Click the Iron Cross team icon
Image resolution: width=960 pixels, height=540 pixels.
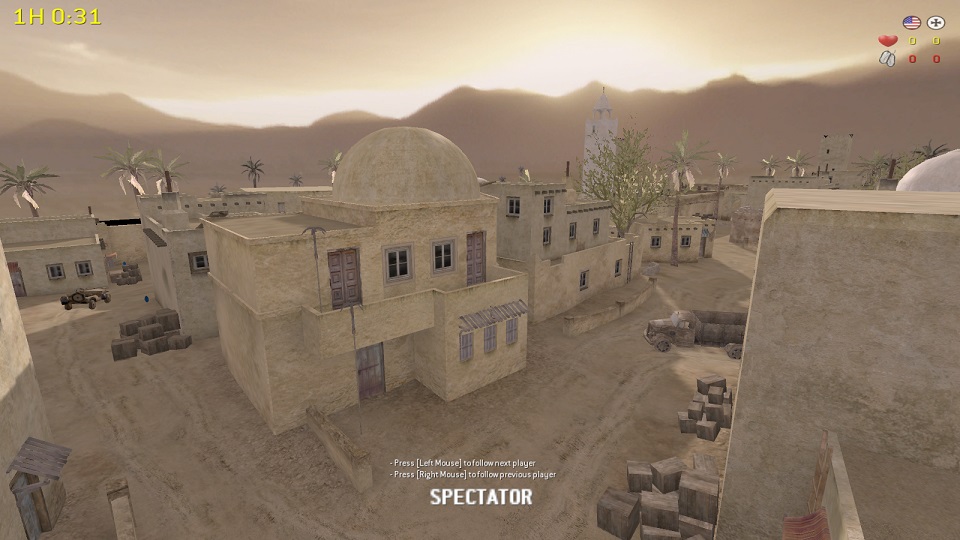click(936, 22)
